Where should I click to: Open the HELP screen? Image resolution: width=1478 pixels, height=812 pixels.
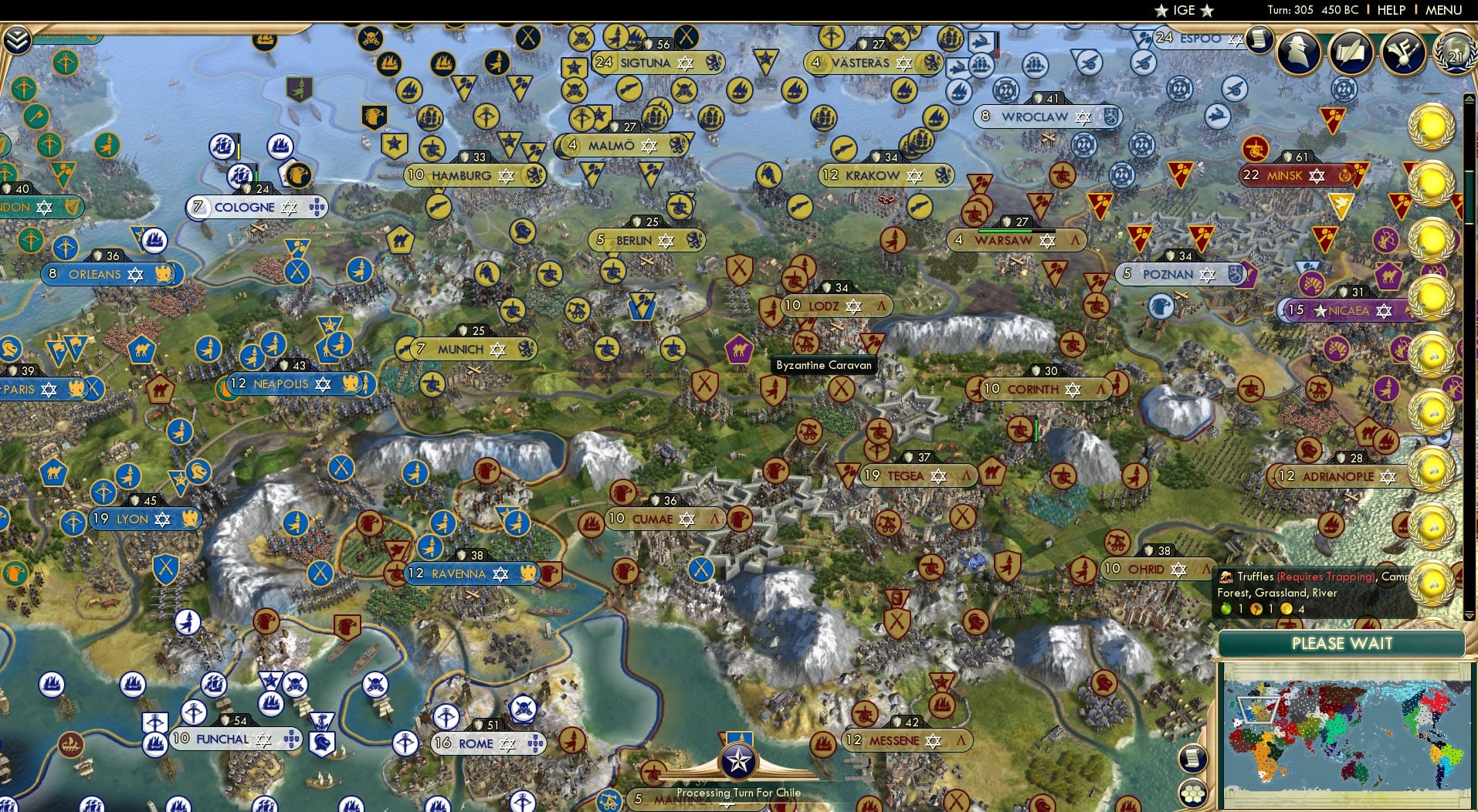point(1390,10)
